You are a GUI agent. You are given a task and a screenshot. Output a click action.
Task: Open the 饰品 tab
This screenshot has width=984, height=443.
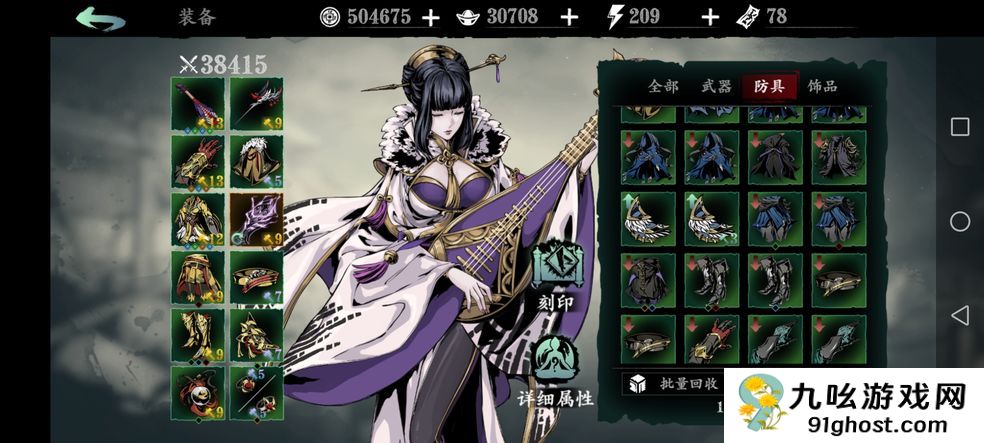[x=823, y=87]
